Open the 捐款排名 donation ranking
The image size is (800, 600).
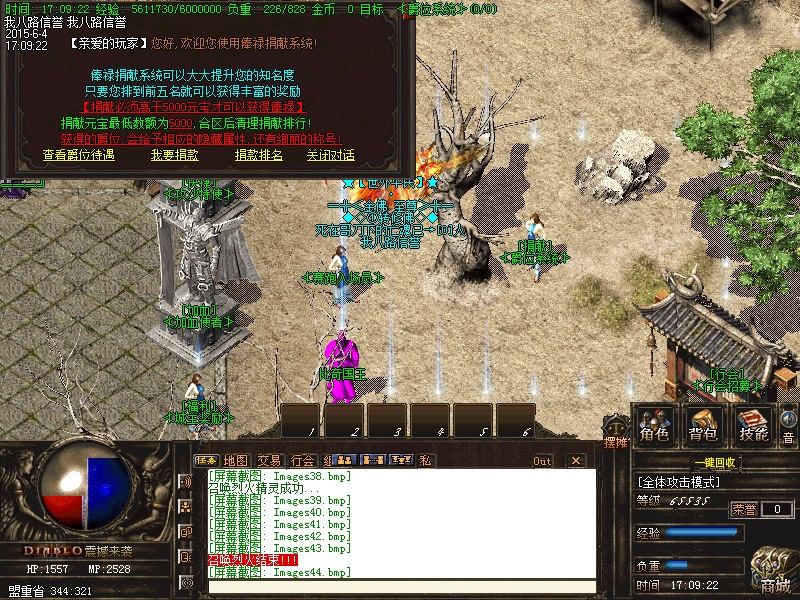point(259,155)
